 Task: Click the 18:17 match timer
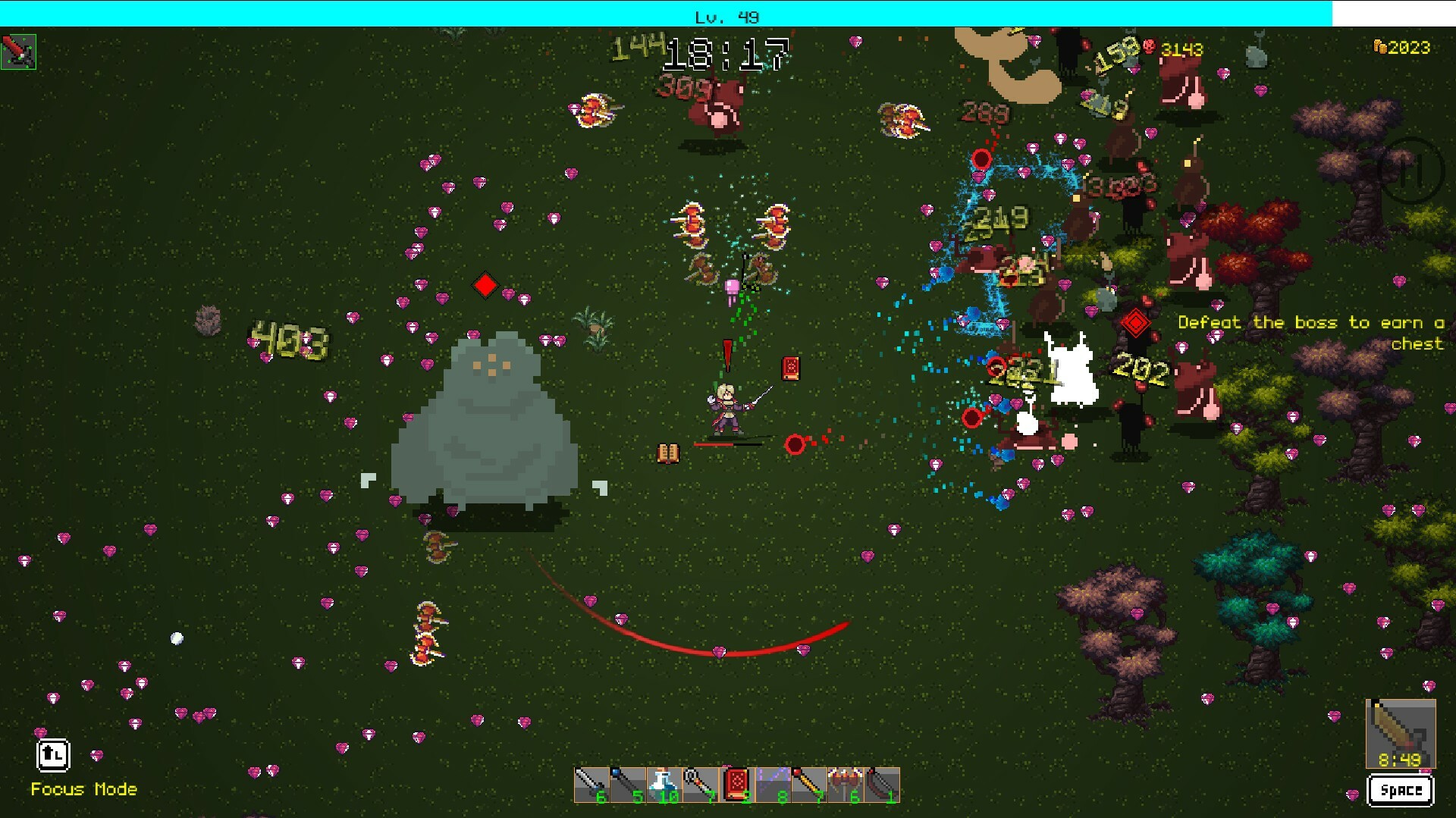pyautogui.click(x=726, y=53)
